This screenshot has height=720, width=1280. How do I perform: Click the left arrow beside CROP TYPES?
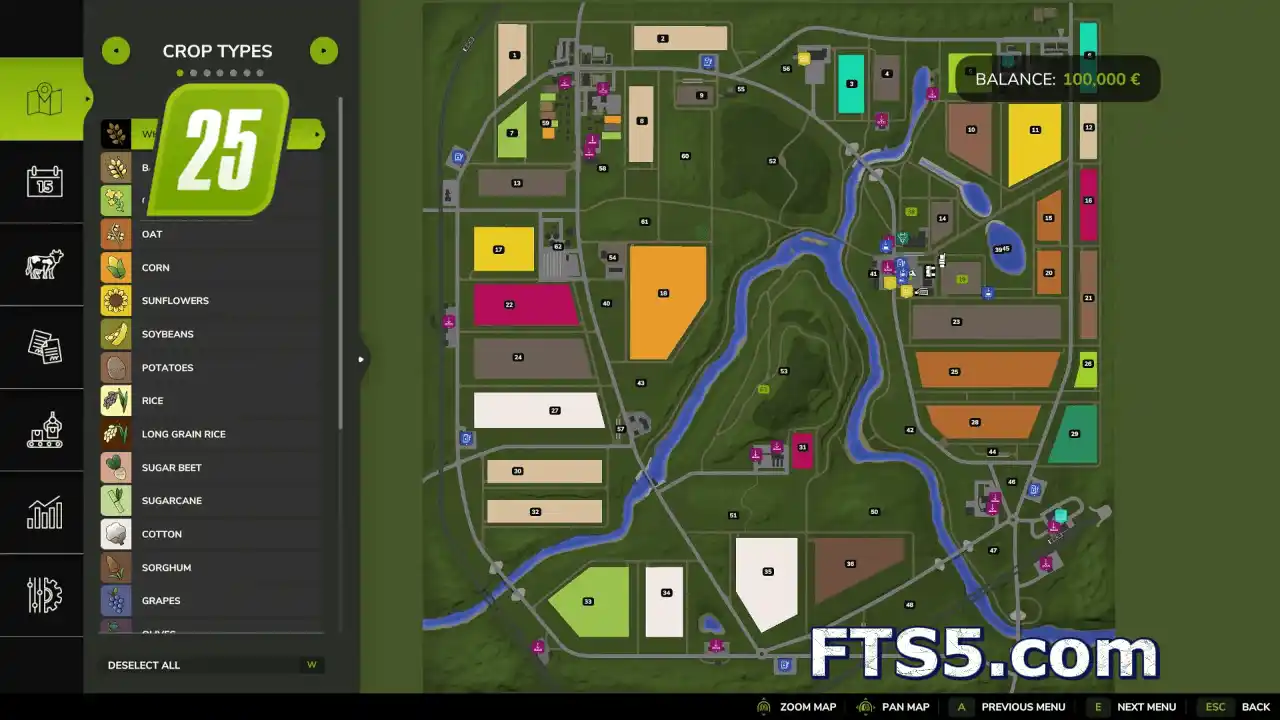pos(115,50)
